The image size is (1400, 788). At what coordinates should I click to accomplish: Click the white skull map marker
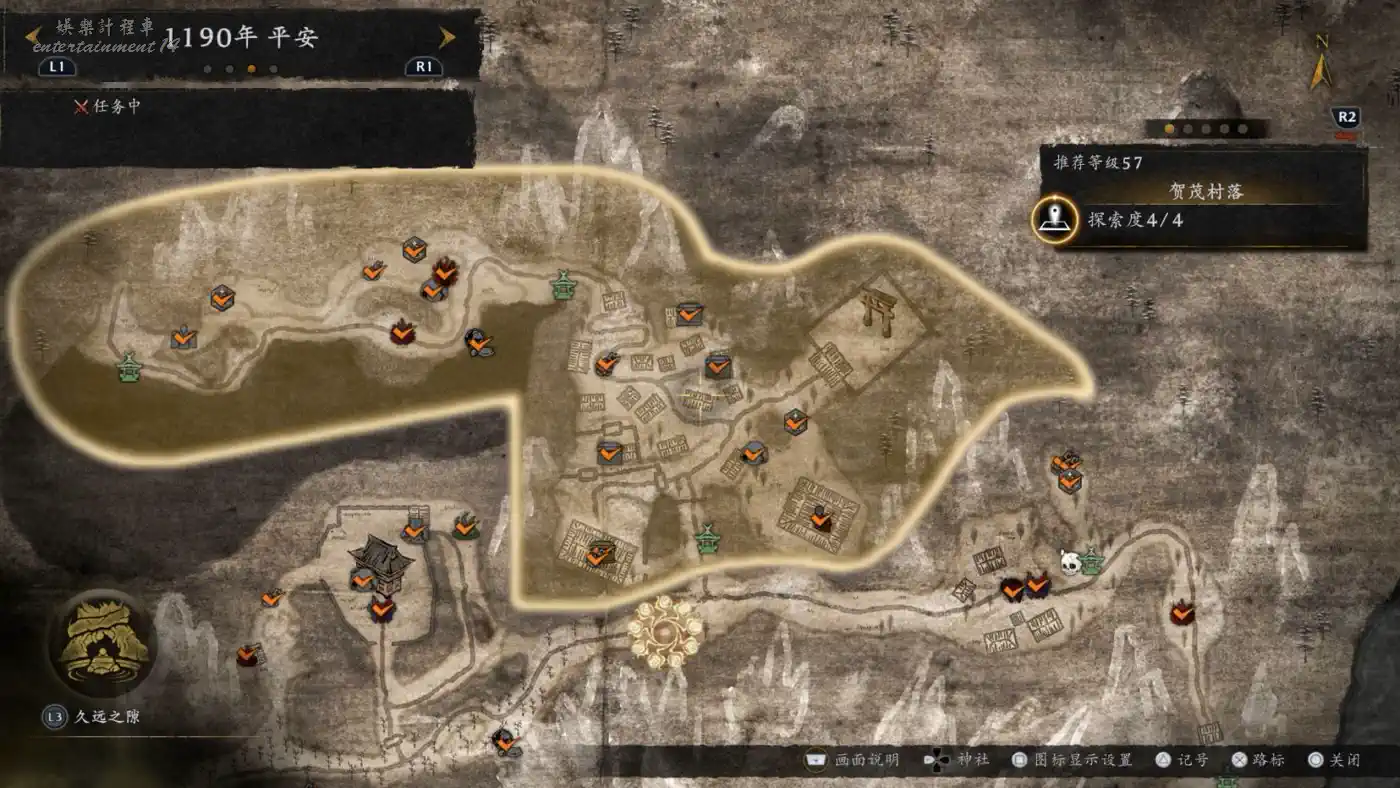1070,564
